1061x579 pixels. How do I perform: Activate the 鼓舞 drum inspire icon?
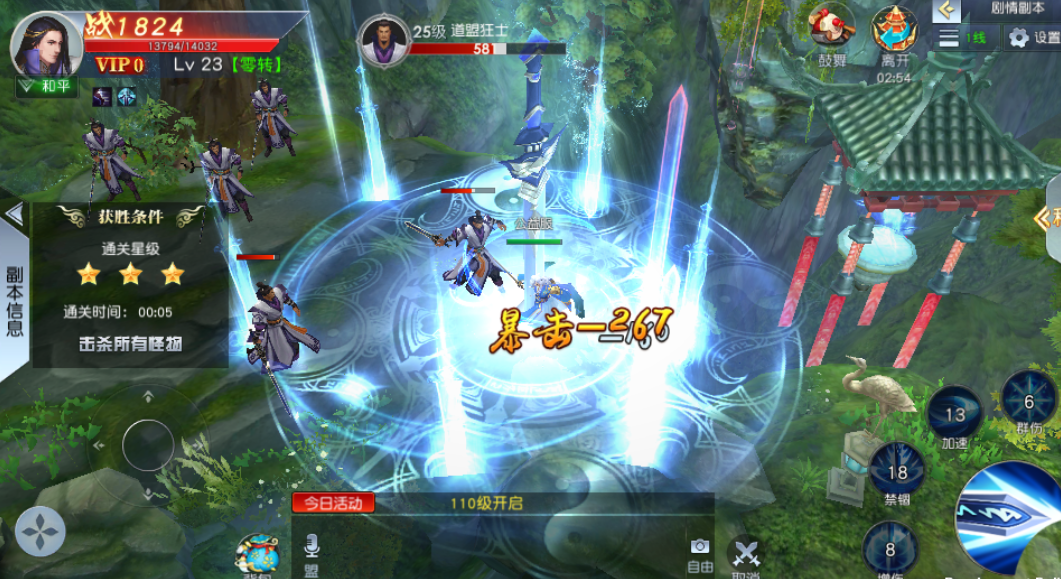pyautogui.click(x=832, y=30)
